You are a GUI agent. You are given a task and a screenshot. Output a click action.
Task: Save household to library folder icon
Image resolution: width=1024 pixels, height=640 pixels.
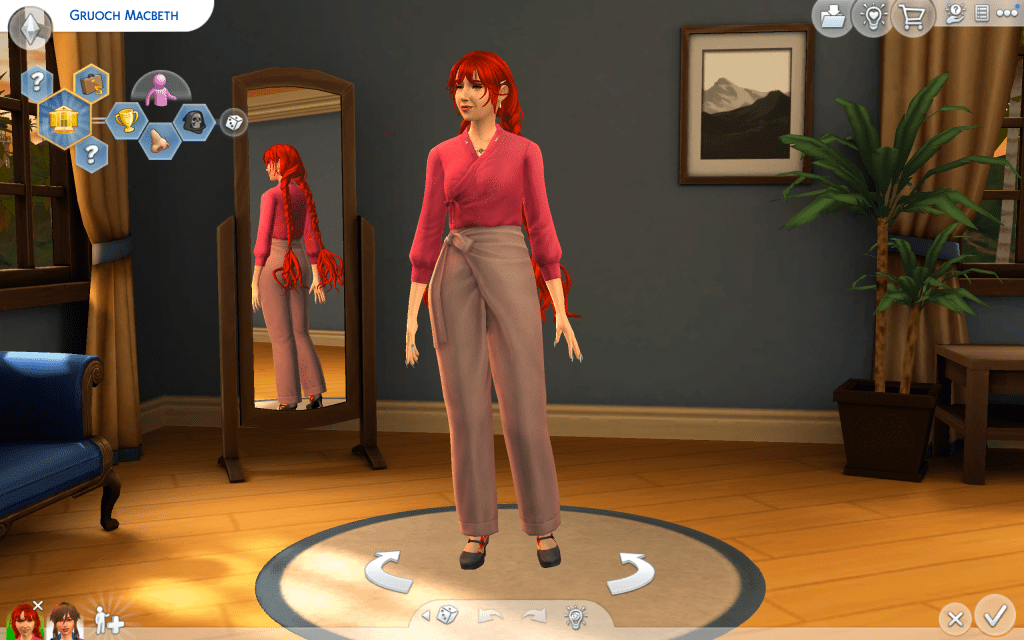(832, 17)
